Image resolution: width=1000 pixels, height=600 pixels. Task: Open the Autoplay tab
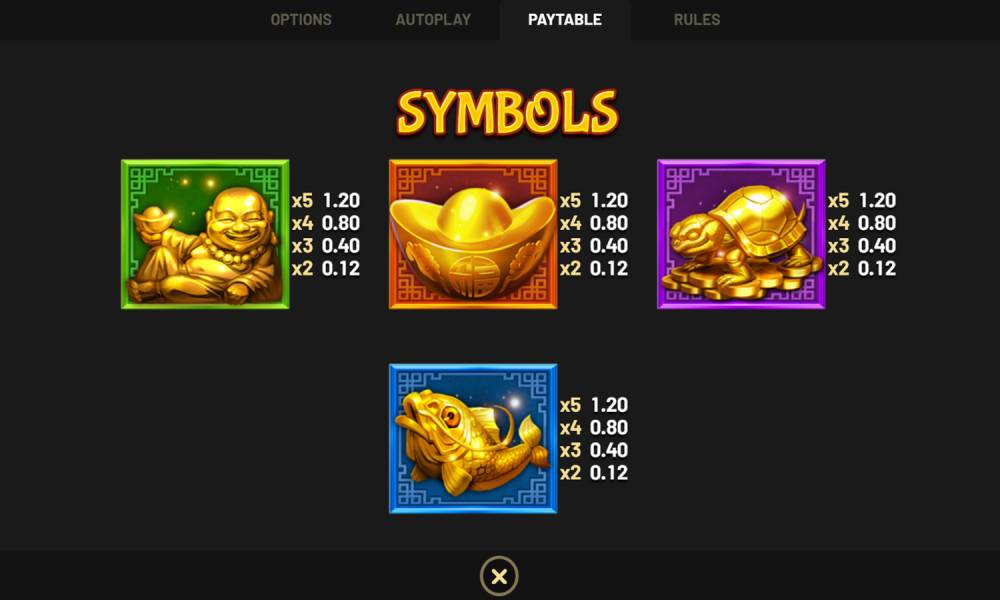click(432, 20)
